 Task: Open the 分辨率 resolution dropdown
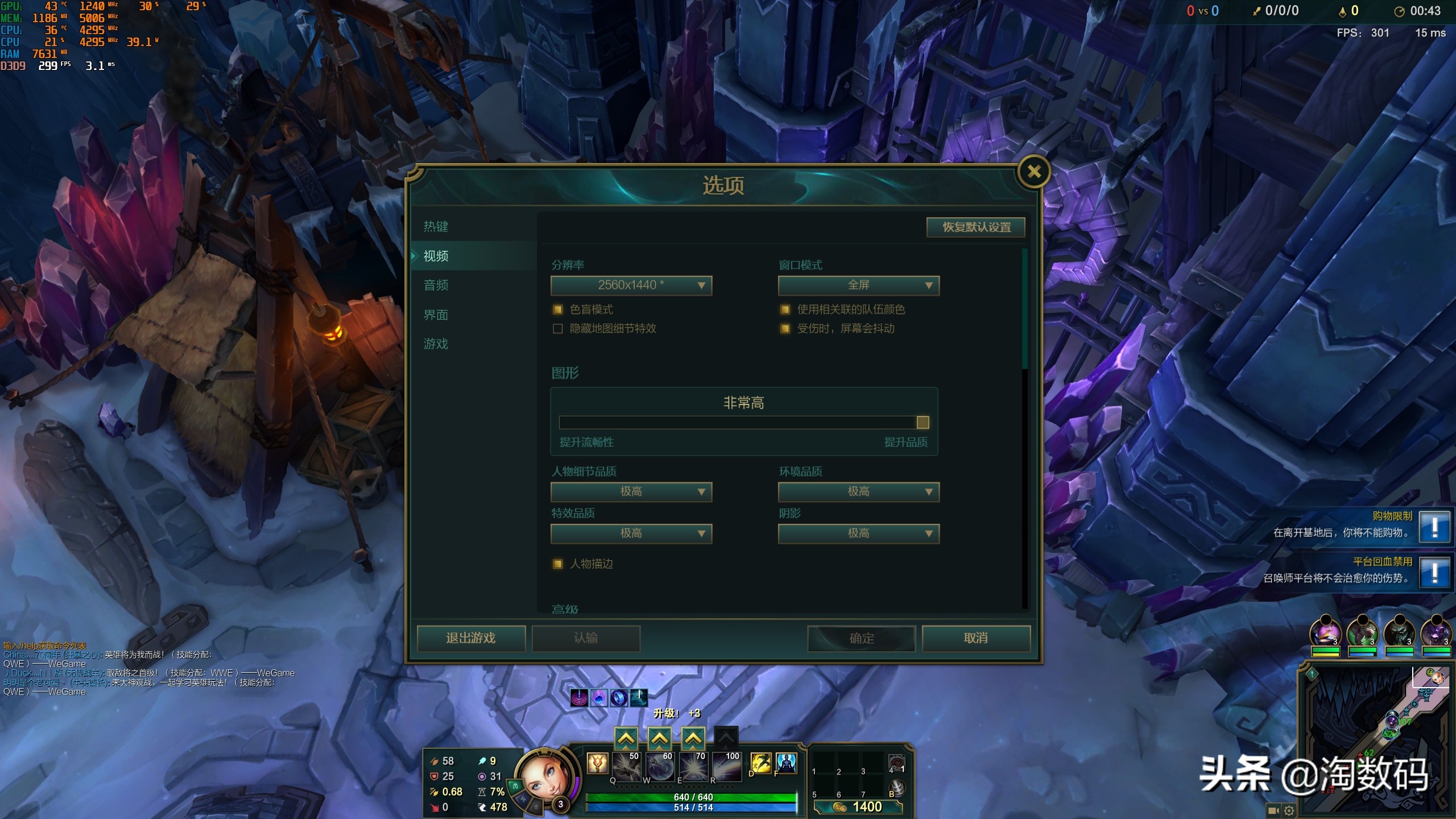pyautogui.click(x=631, y=286)
